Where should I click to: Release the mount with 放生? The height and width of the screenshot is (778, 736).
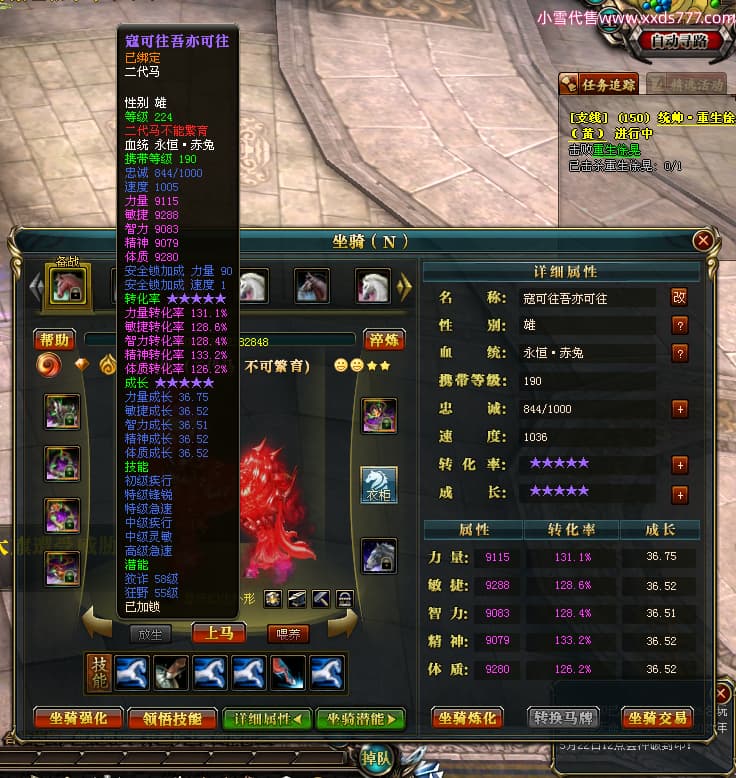150,633
